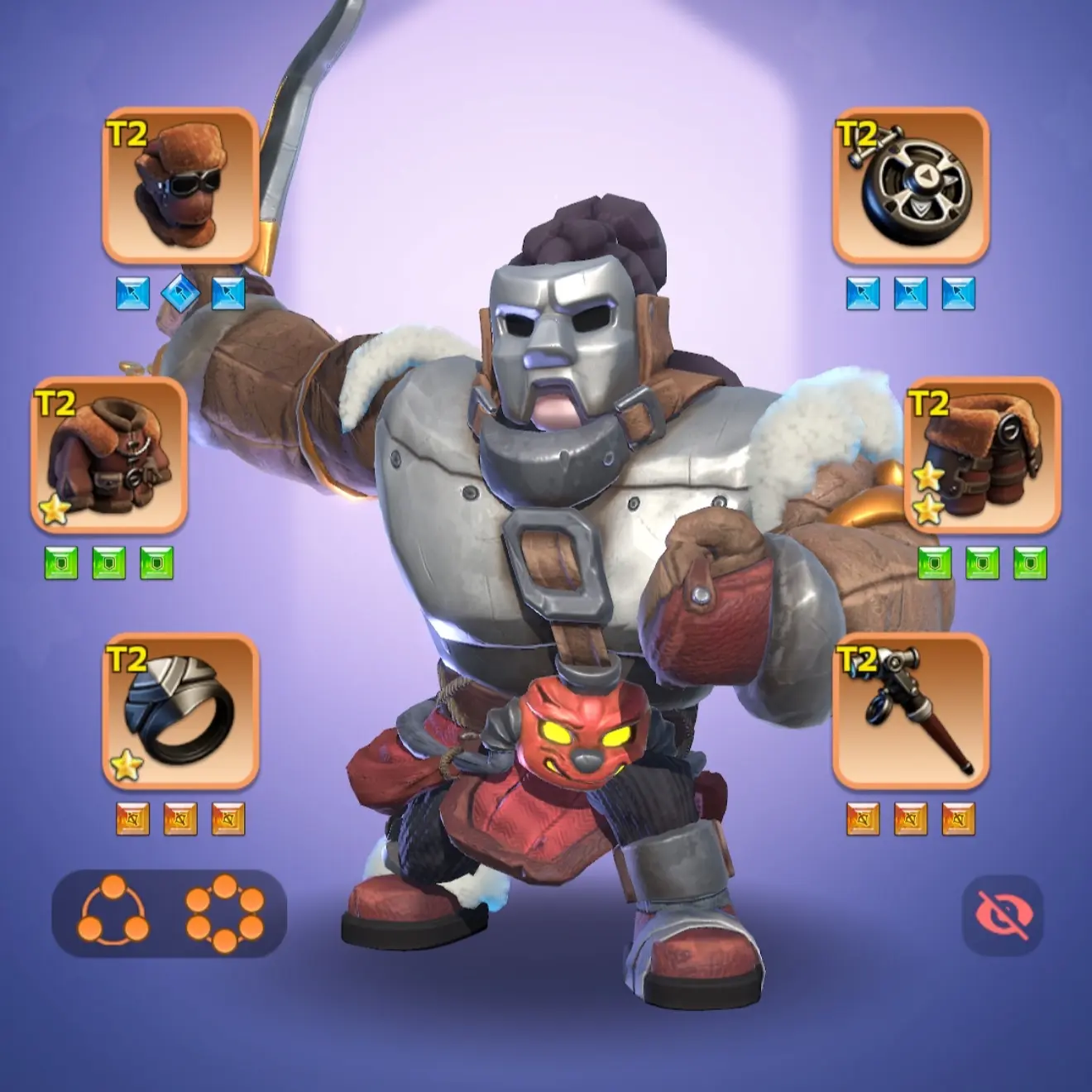Open the leather fur-collar jacket slot
This screenshot has width=1092, height=1092.
(109, 455)
